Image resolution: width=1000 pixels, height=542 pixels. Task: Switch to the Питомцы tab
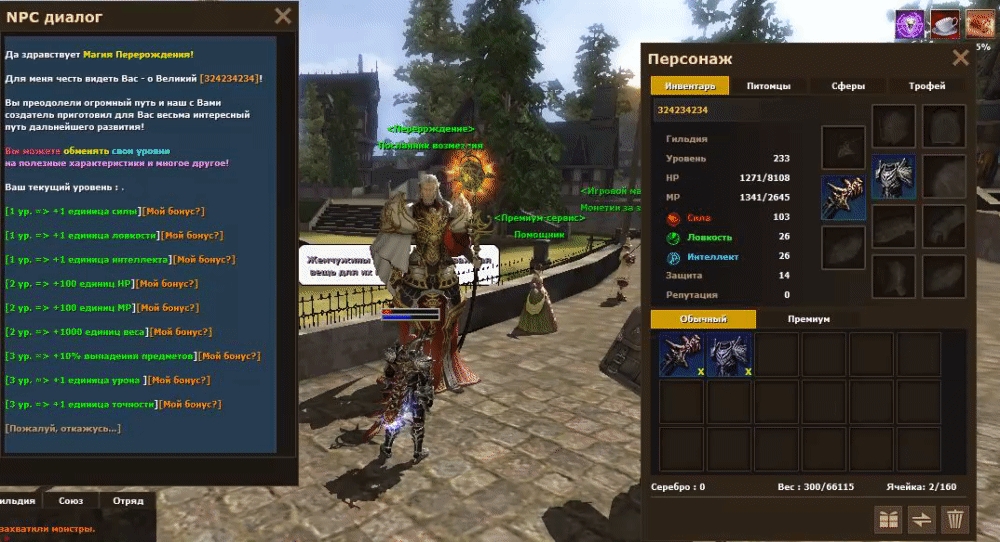pyautogui.click(x=768, y=86)
